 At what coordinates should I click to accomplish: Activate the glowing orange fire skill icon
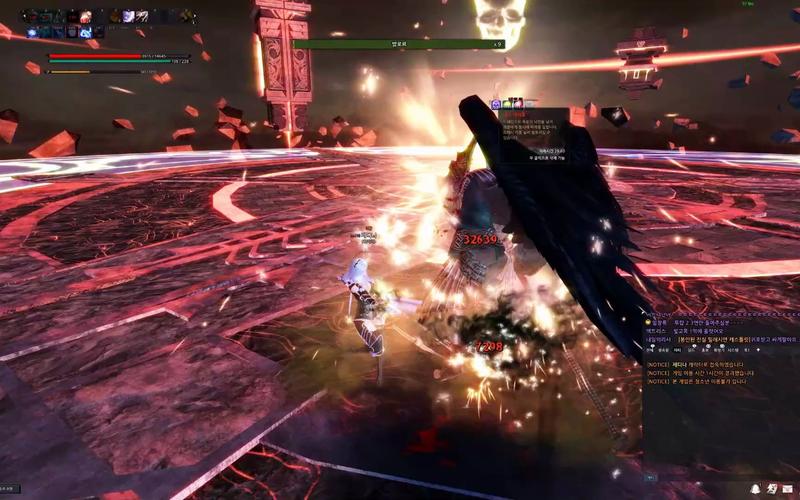pos(84,16)
